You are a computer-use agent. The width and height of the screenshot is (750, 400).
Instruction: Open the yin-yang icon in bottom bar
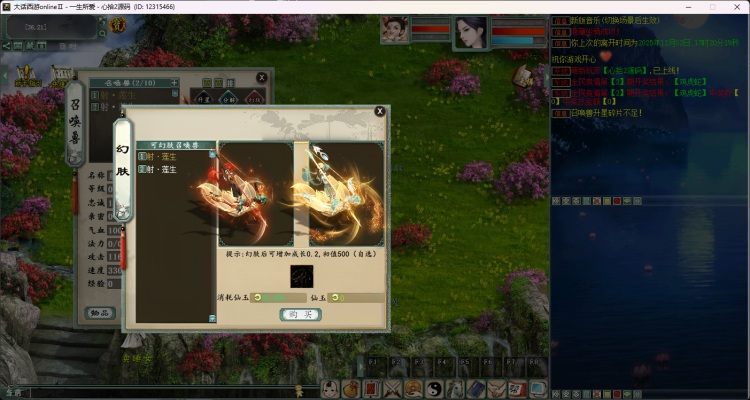pyautogui.click(x=436, y=389)
